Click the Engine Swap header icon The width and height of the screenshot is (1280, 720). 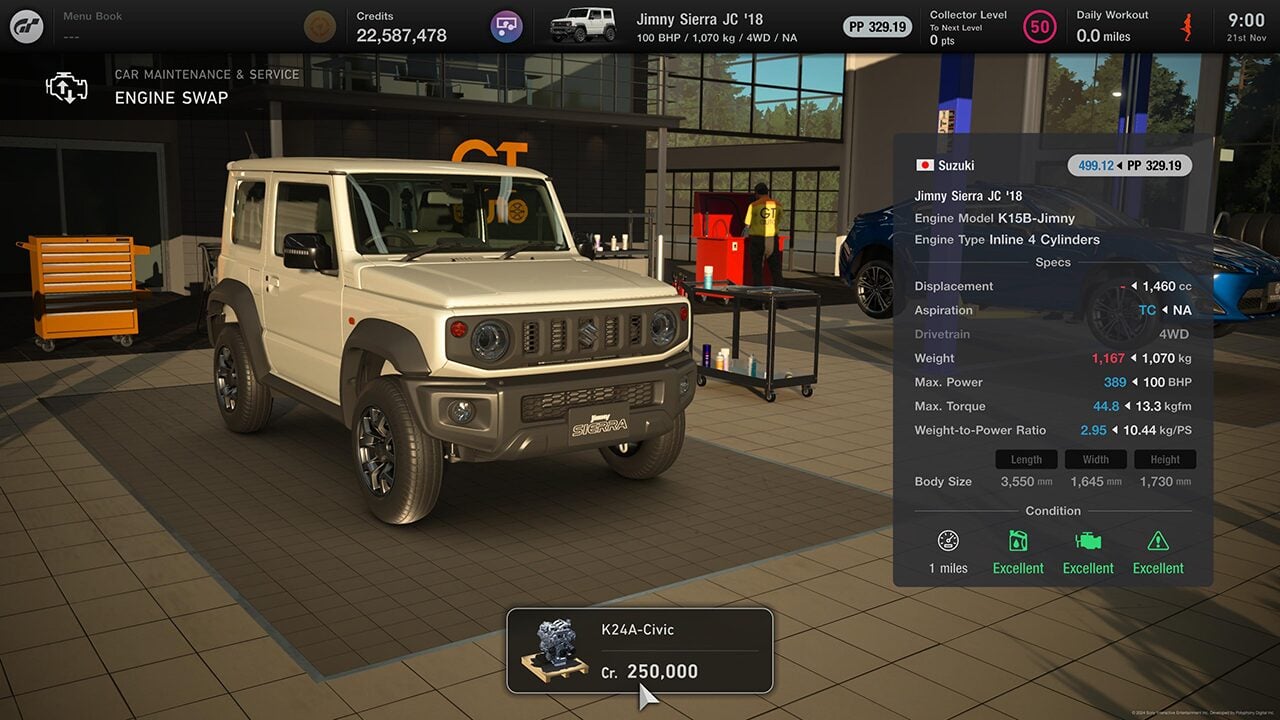click(67, 87)
